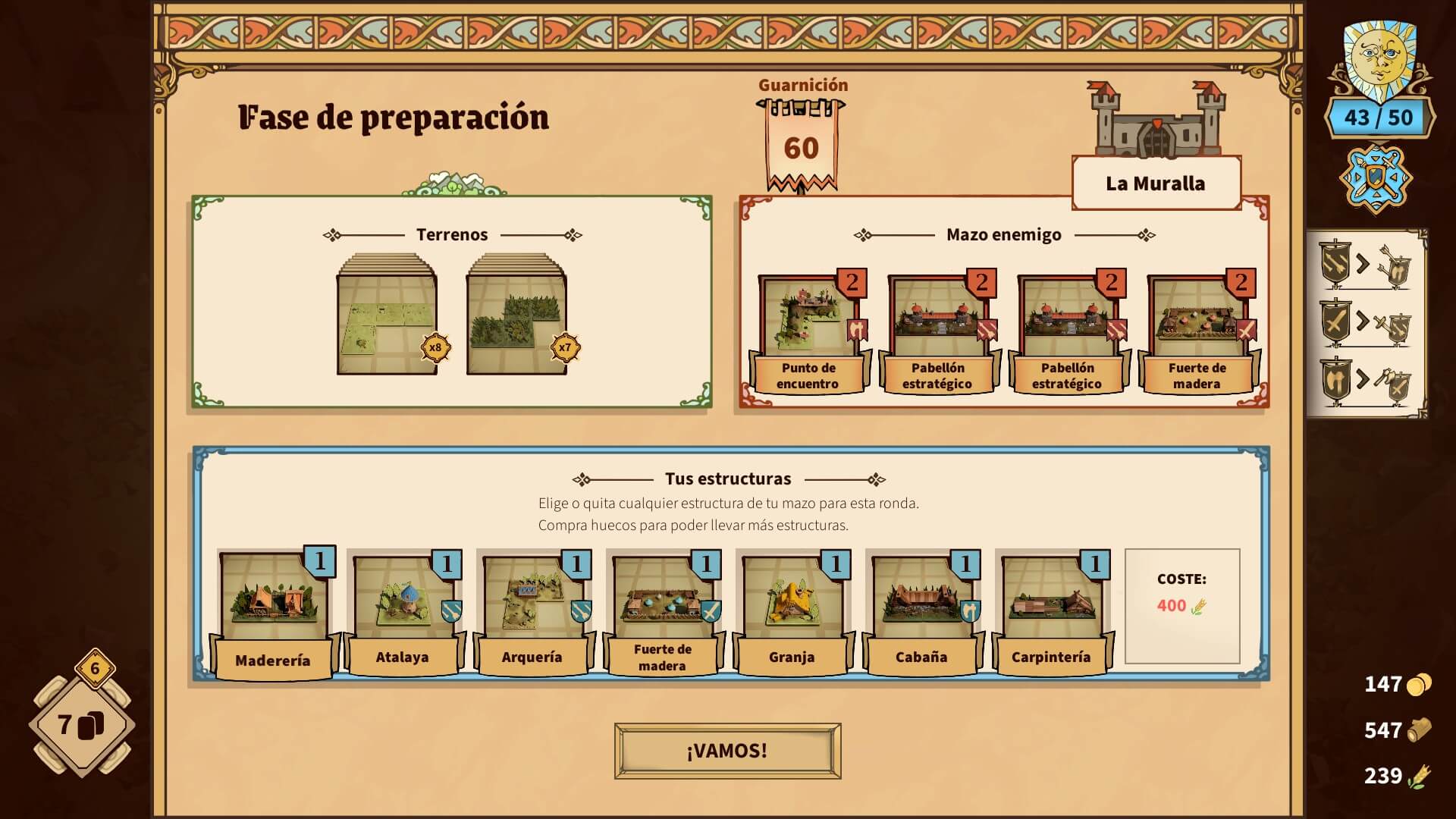
Task: View enemy Punto de encuentro card
Action: coord(808,334)
